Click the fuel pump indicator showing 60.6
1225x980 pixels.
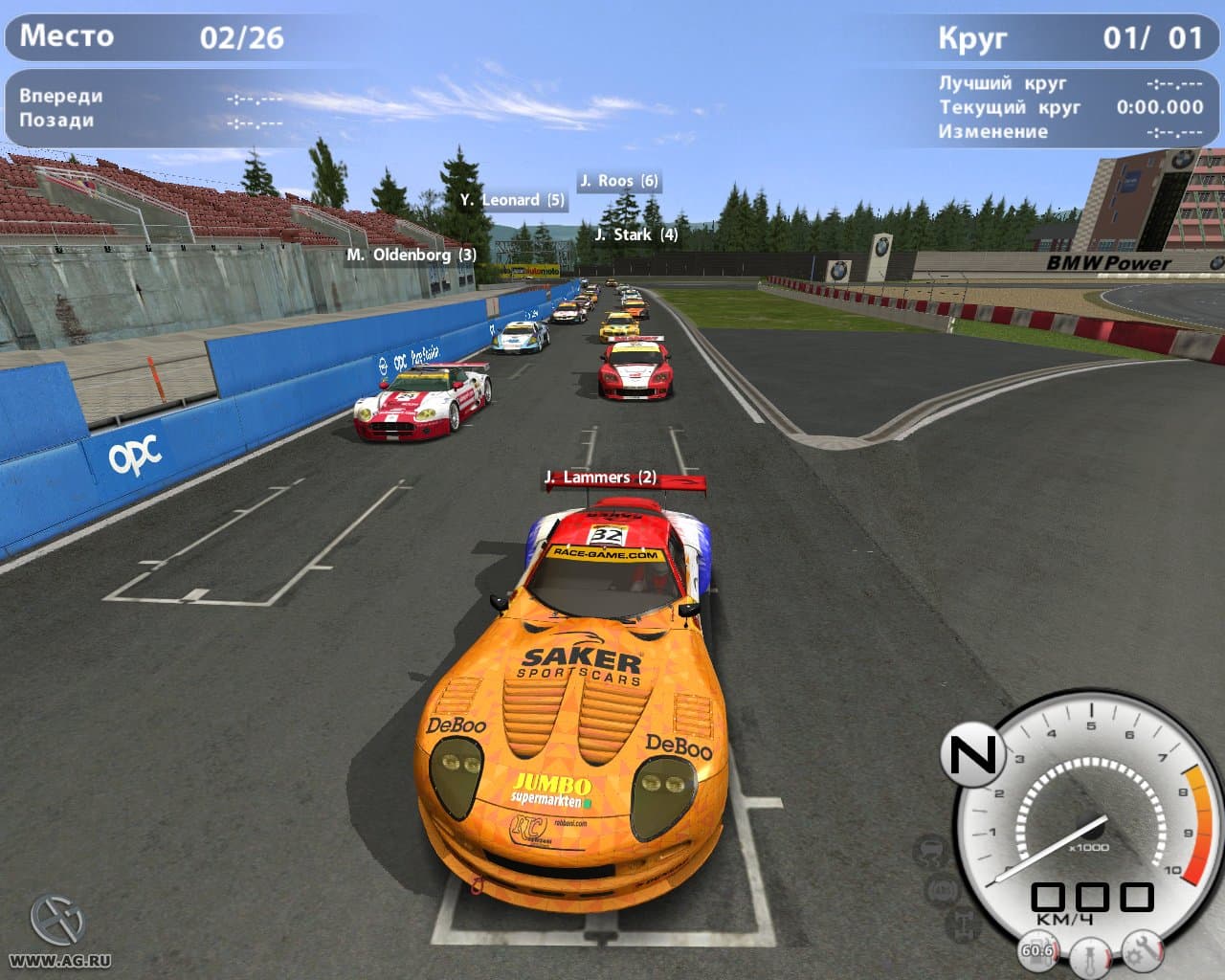pyautogui.click(x=1036, y=949)
